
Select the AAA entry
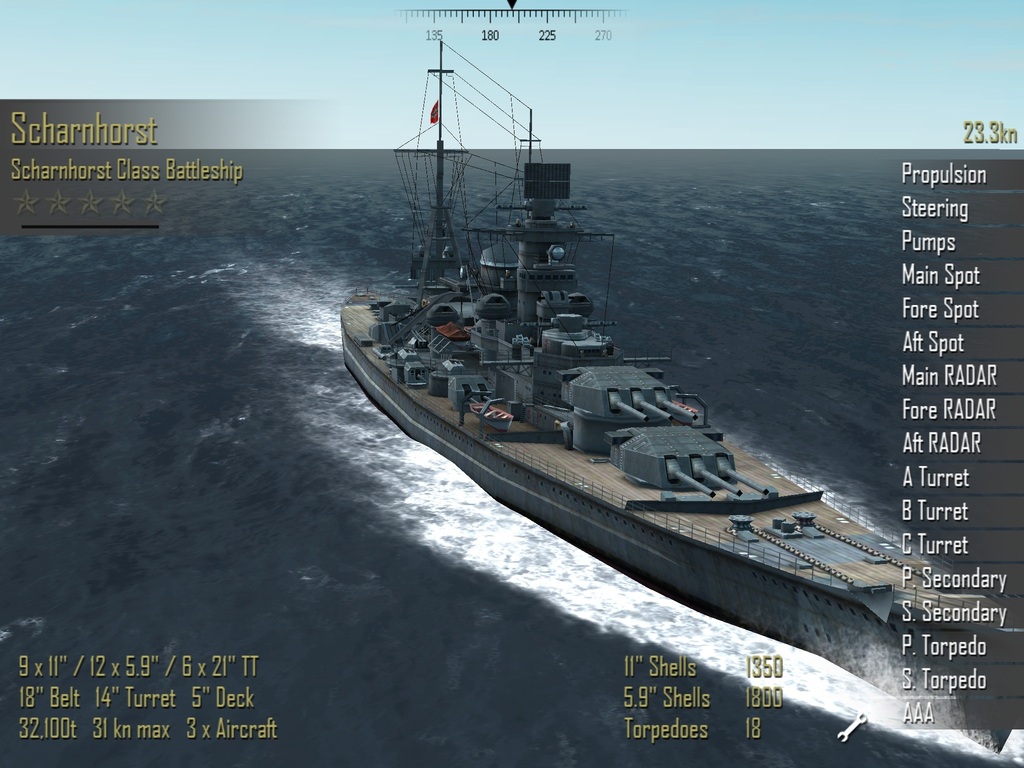918,714
